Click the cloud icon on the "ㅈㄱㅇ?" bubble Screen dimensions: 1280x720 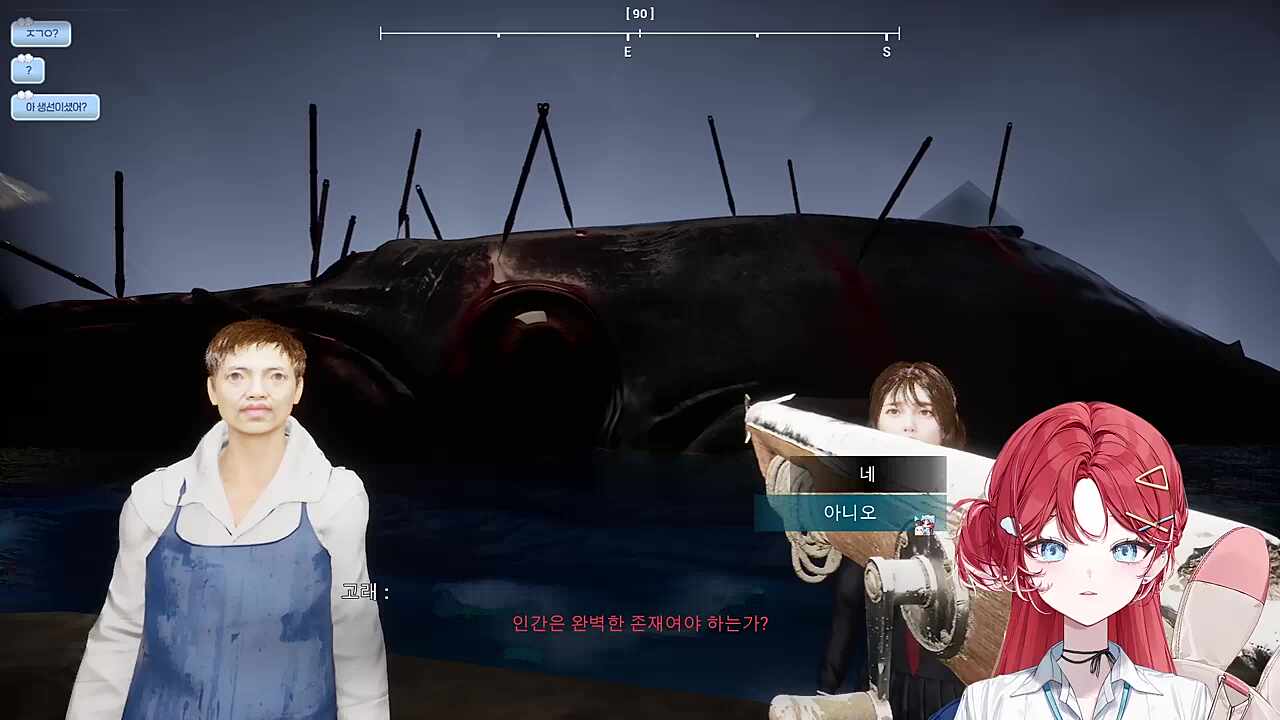pos(25,20)
